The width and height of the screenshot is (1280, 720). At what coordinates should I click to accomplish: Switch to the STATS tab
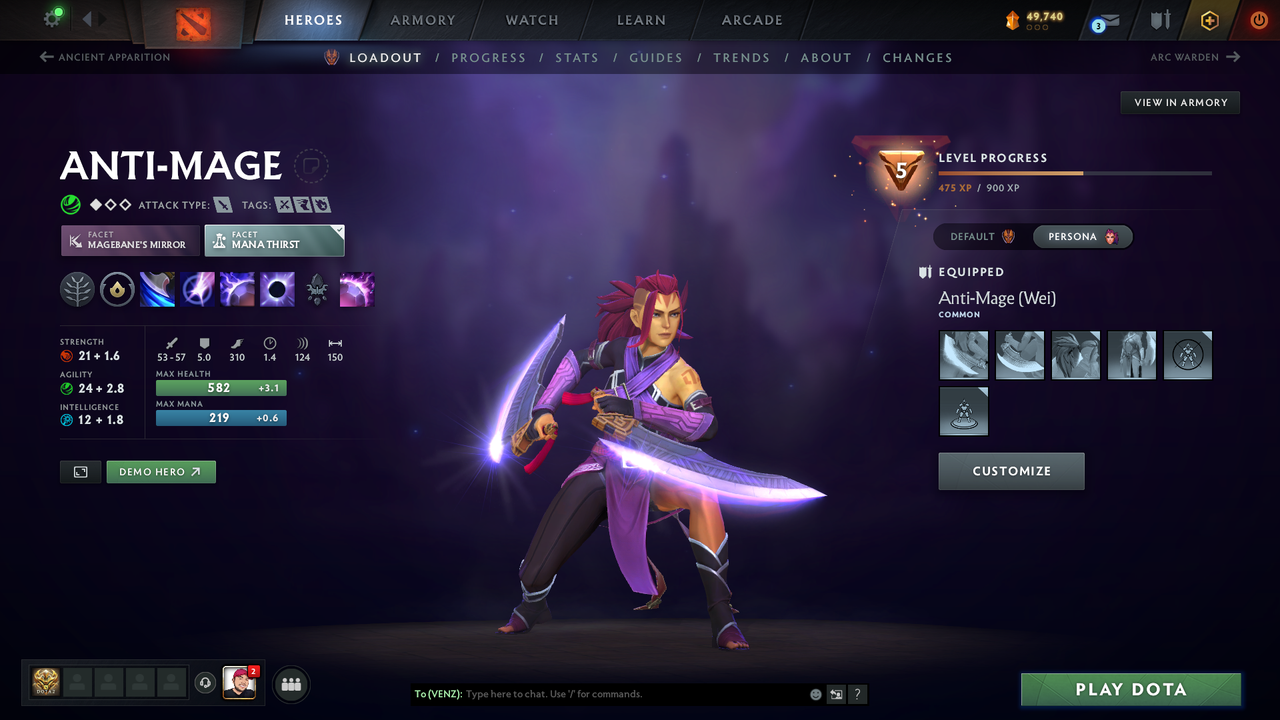point(577,57)
